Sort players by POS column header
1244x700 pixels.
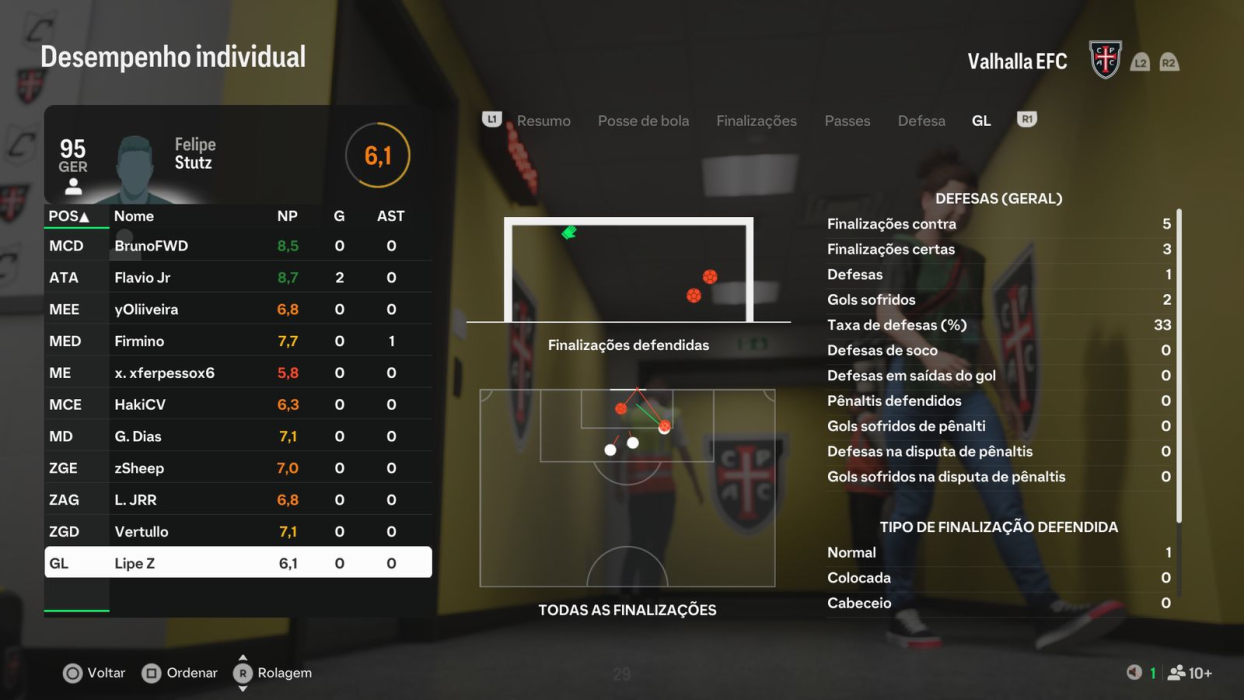pyautogui.click(x=69, y=216)
